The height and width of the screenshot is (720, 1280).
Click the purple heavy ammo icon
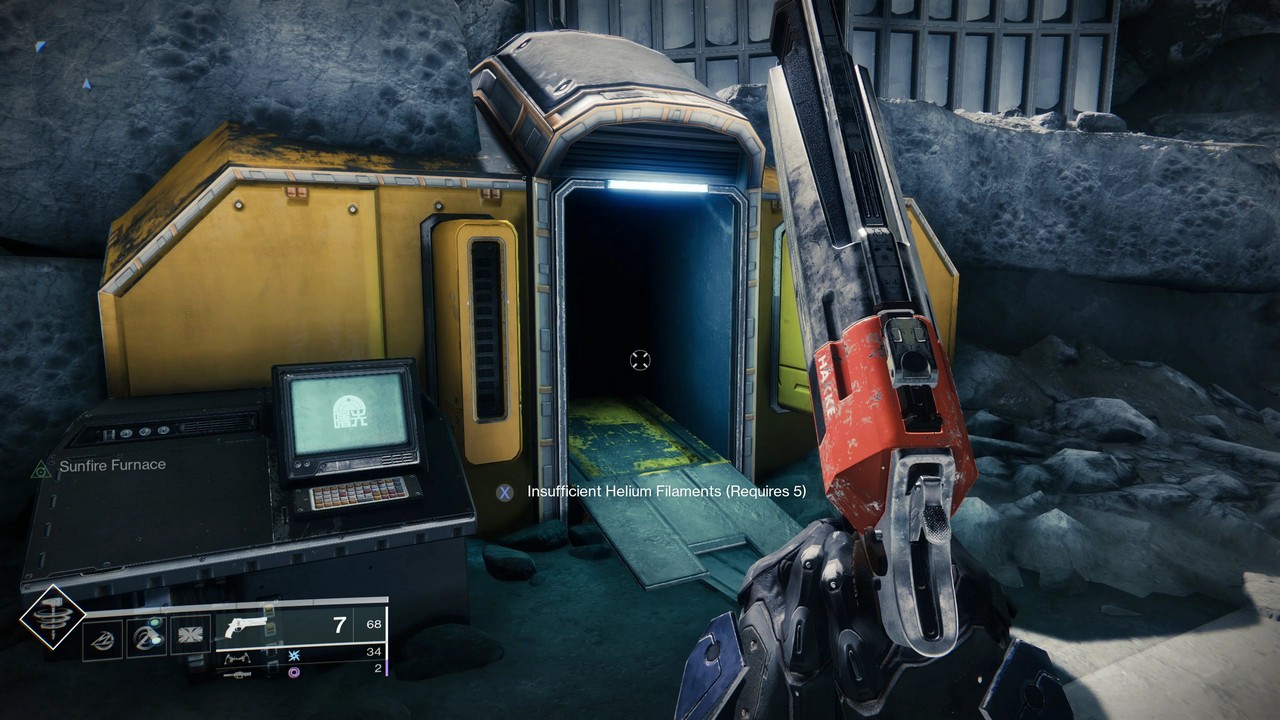[x=295, y=673]
